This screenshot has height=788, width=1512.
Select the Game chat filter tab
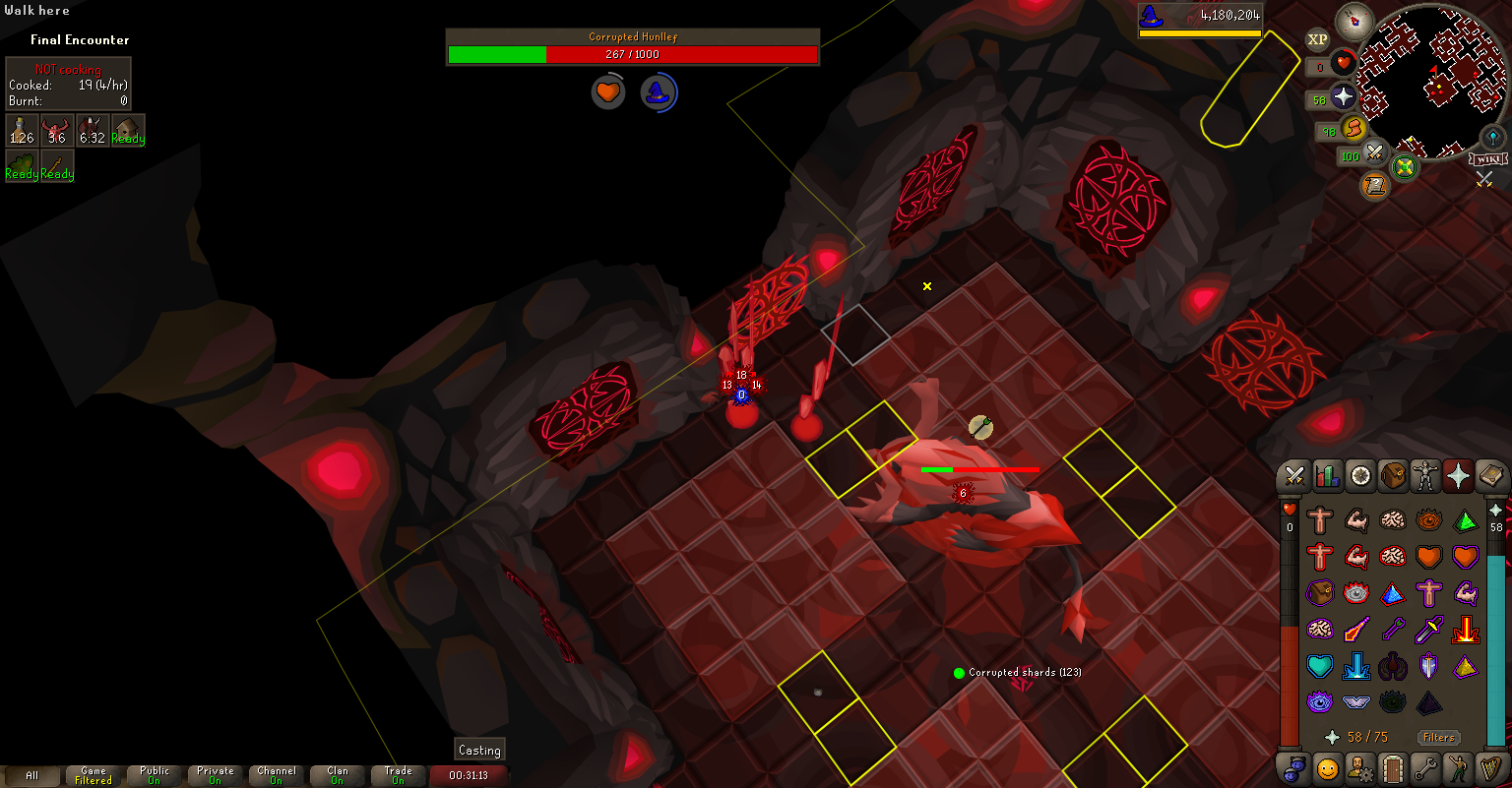pyautogui.click(x=94, y=775)
